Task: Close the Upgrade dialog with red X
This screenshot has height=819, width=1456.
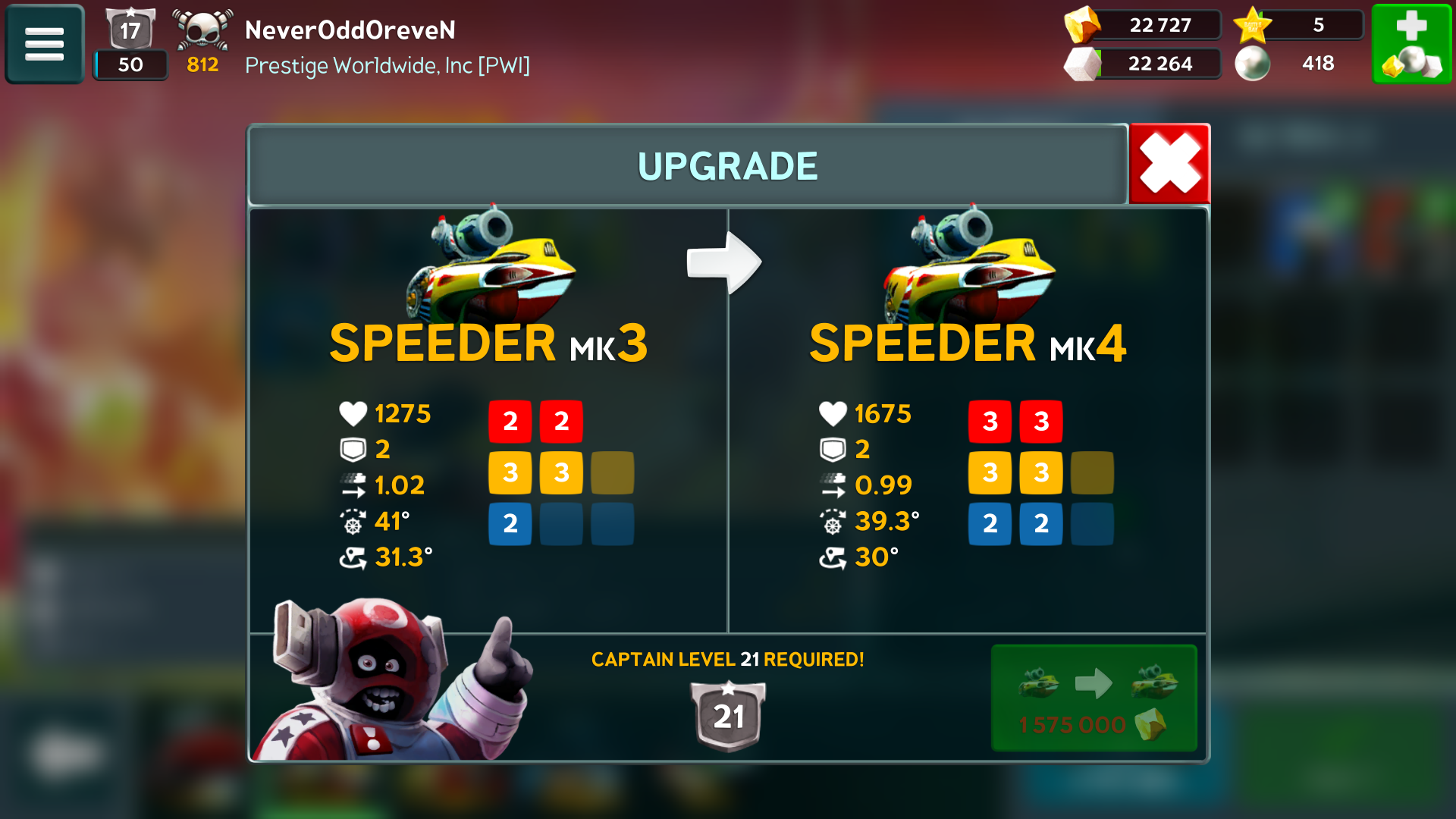Action: click(x=1169, y=164)
